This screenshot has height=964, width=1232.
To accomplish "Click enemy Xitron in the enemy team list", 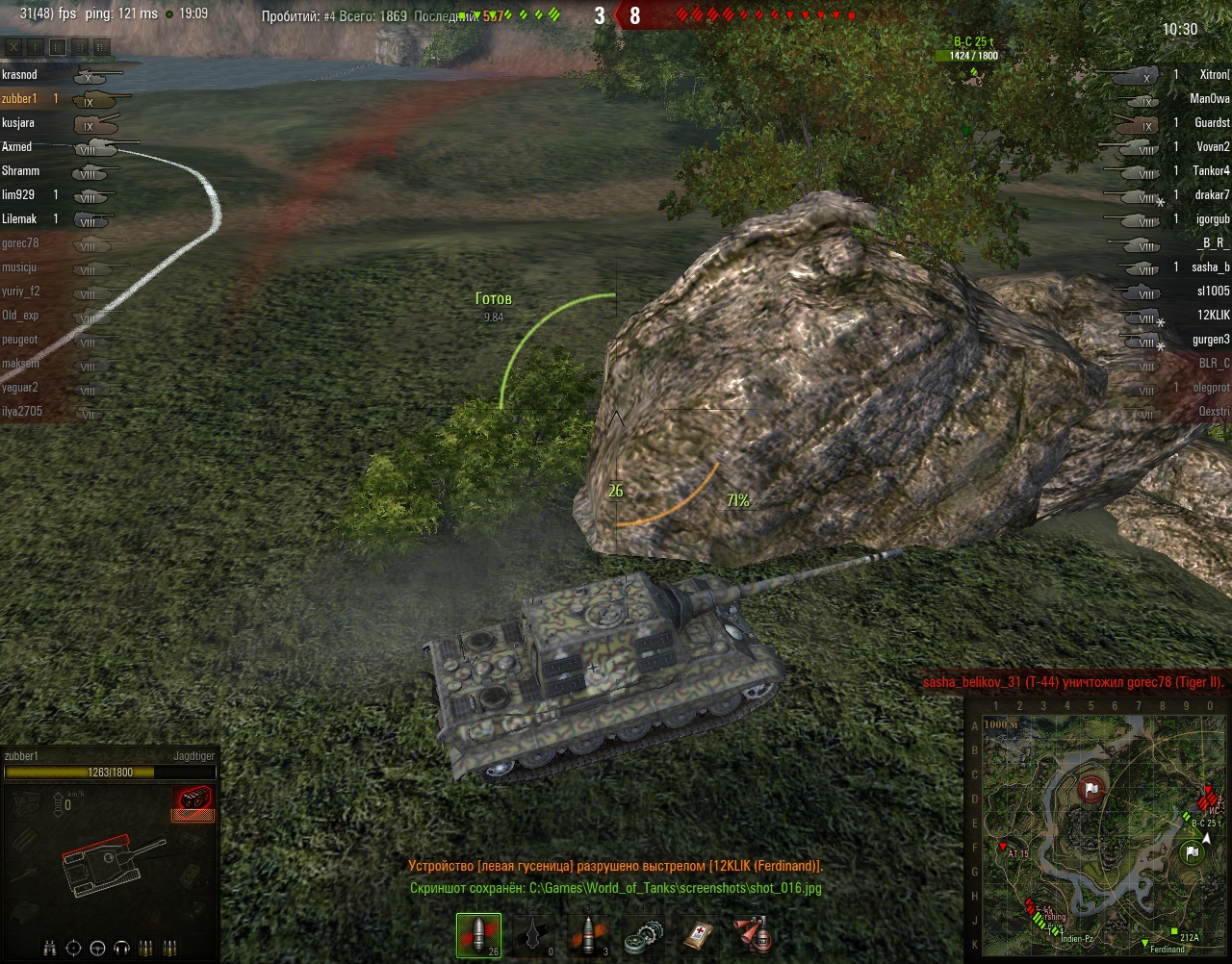I will pyautogui.click(x=1214, y=75).
